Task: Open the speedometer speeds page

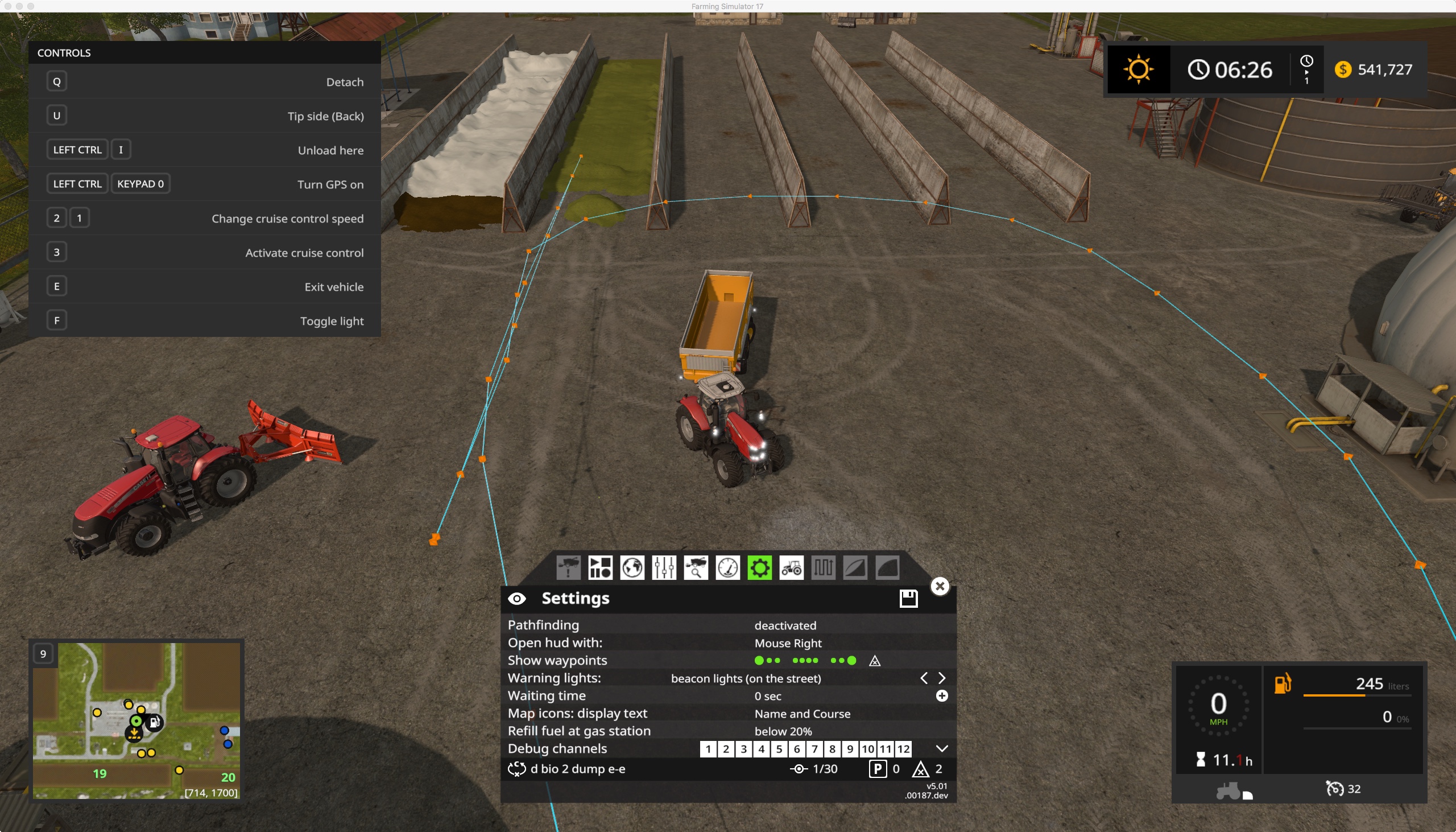Action: tap(727, 567)
